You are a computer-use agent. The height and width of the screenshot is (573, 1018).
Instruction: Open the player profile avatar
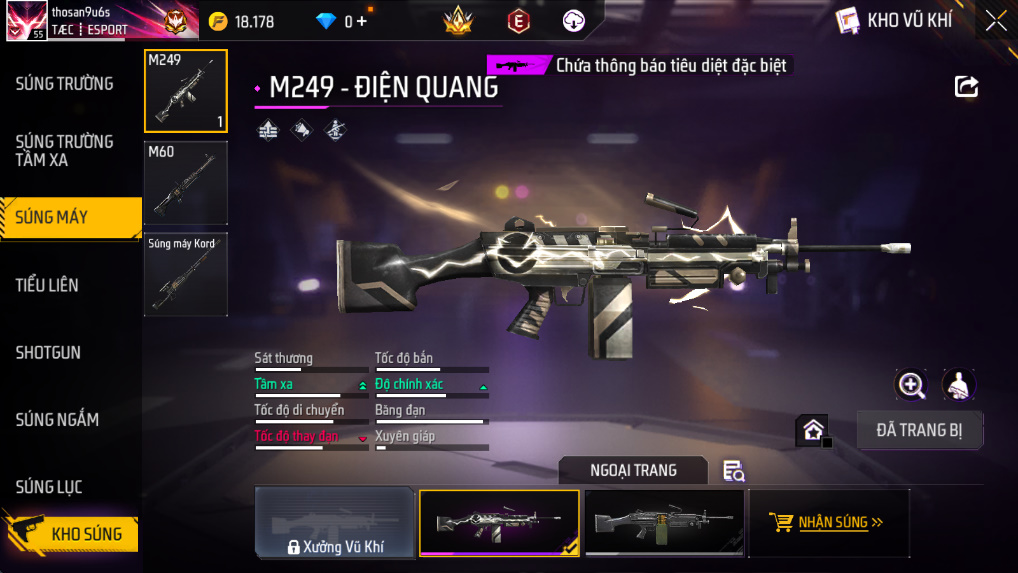coord(25,21)
